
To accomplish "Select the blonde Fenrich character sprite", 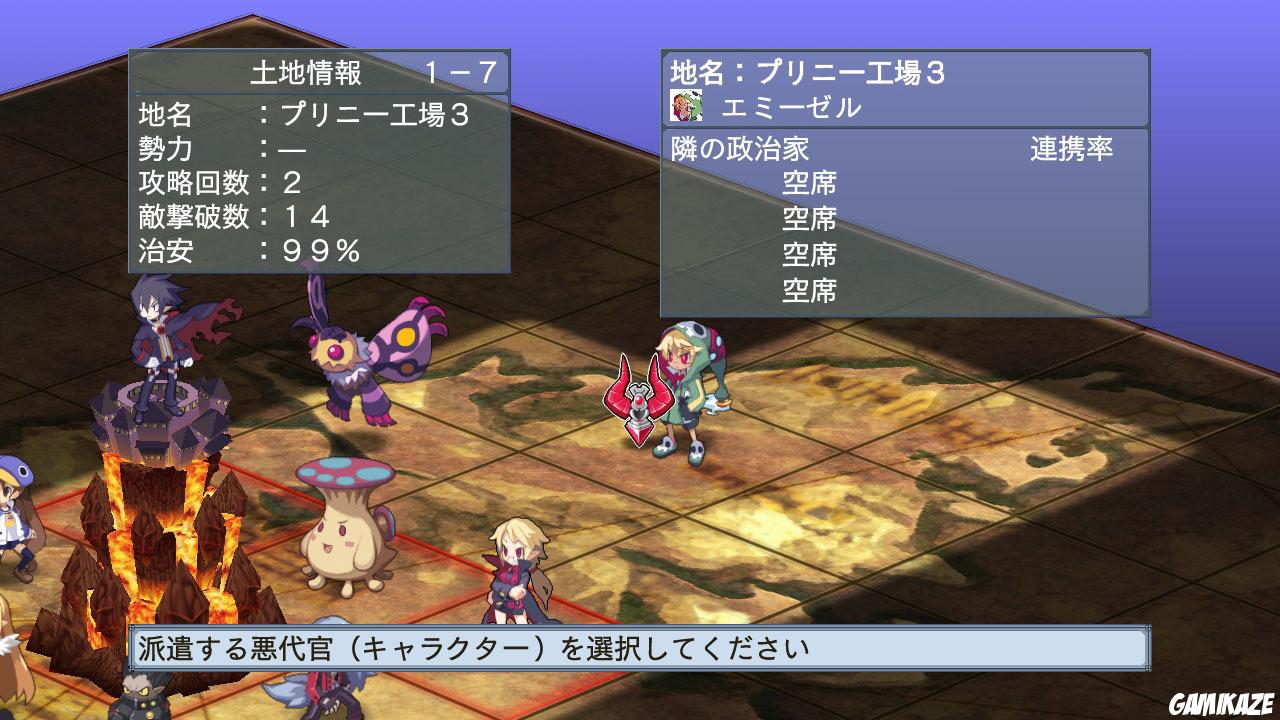I will [x=512, y=570].
